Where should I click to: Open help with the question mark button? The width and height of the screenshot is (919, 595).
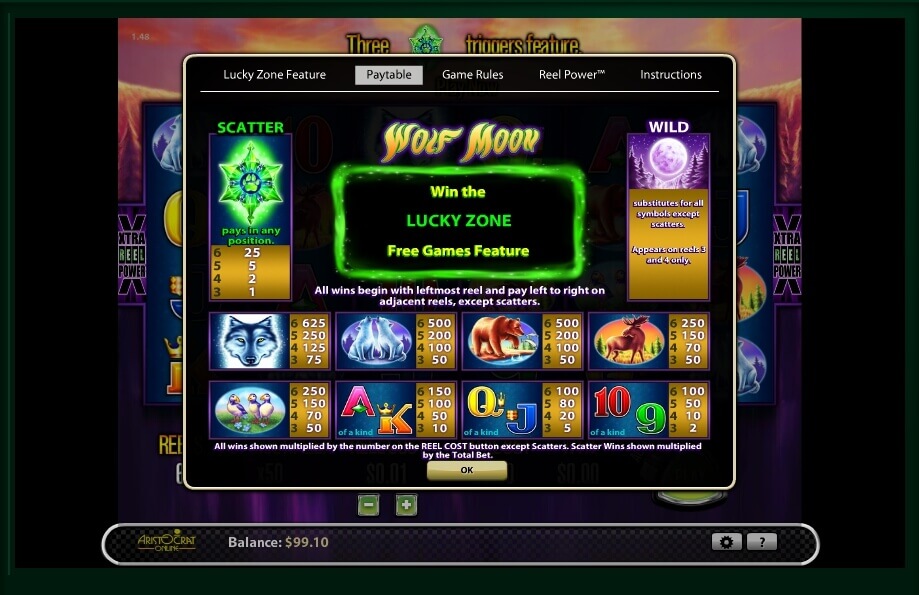click(x=762, y=542)
